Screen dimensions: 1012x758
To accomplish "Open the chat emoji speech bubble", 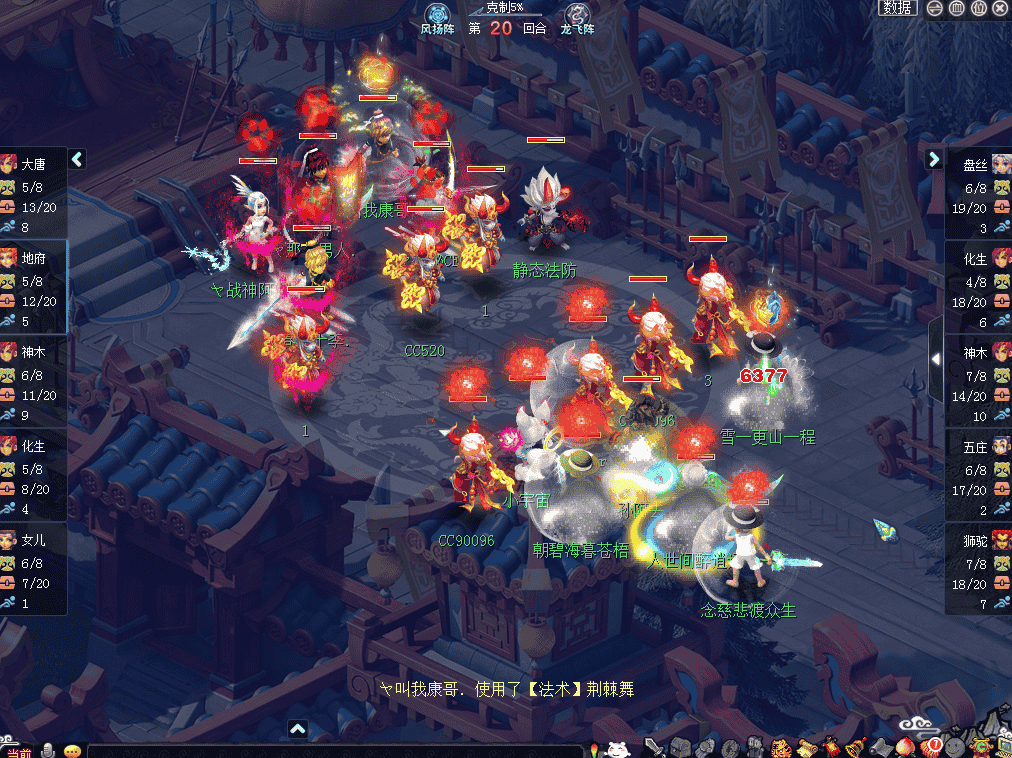I will click(x=72, y=751).
